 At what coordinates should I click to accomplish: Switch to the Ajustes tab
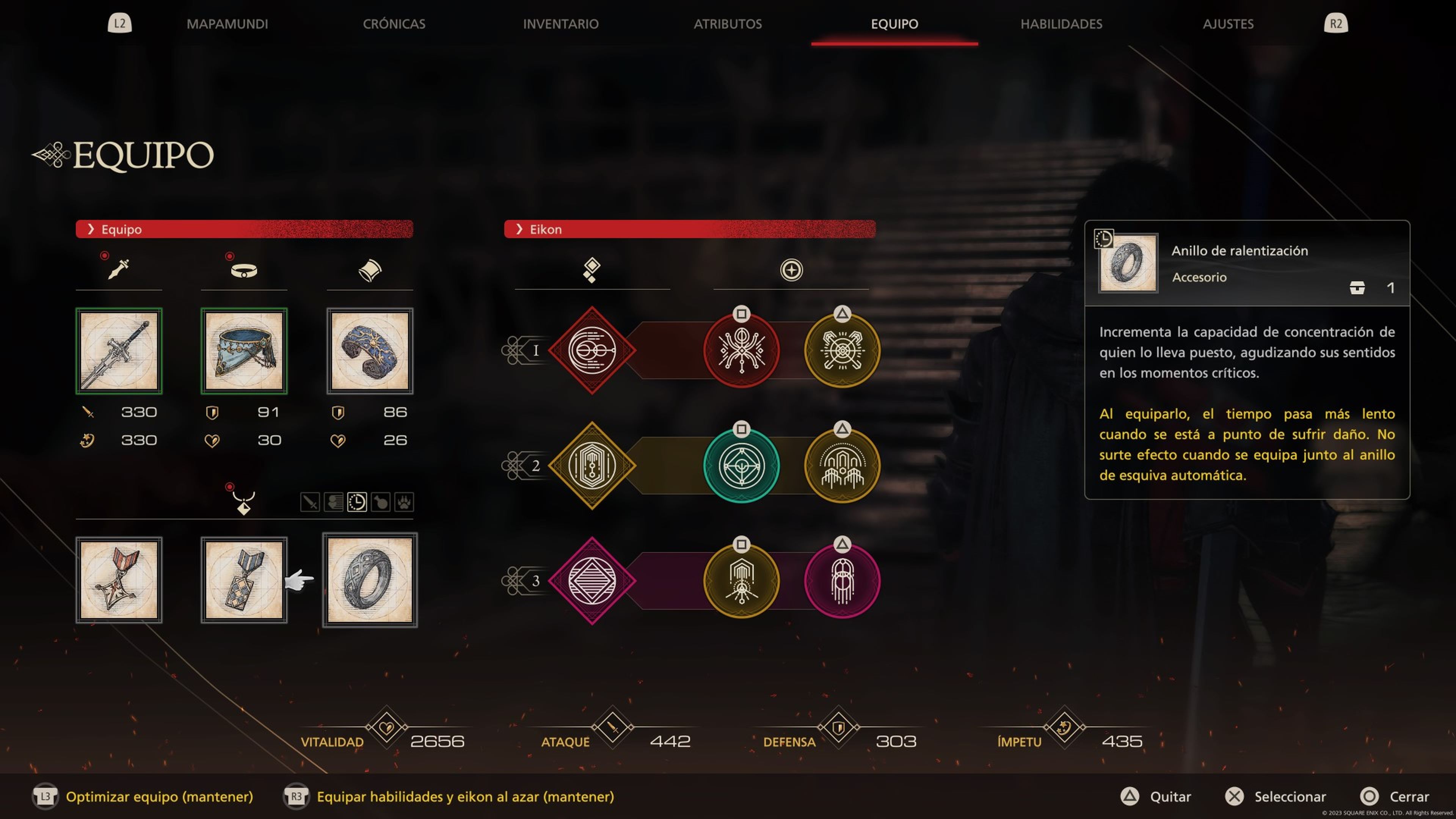(x=1228, y=24)
